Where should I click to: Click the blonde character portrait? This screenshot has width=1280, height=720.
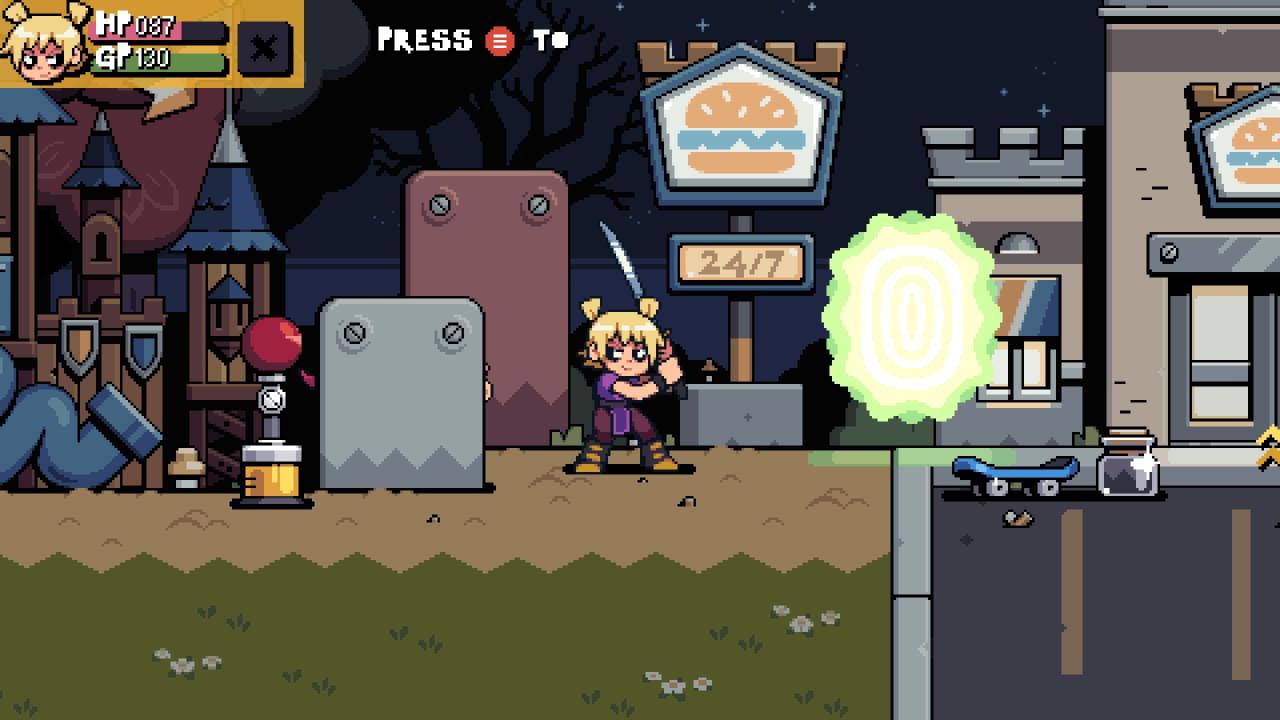[x=42, y=42]
